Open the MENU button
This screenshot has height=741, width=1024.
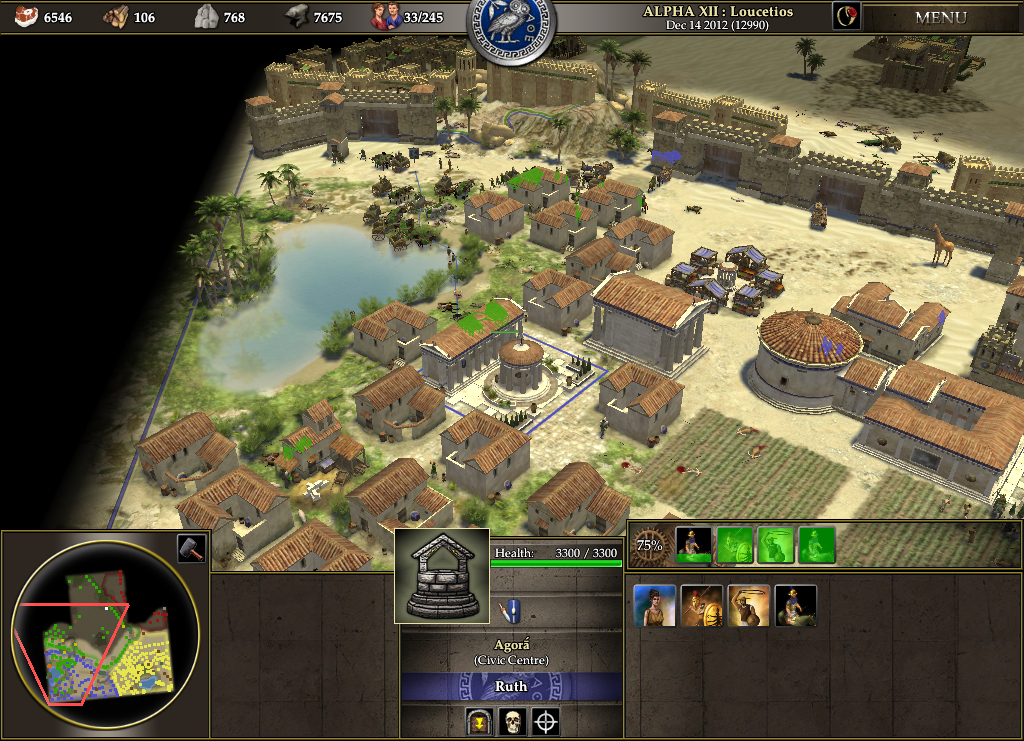click(940, 17)
